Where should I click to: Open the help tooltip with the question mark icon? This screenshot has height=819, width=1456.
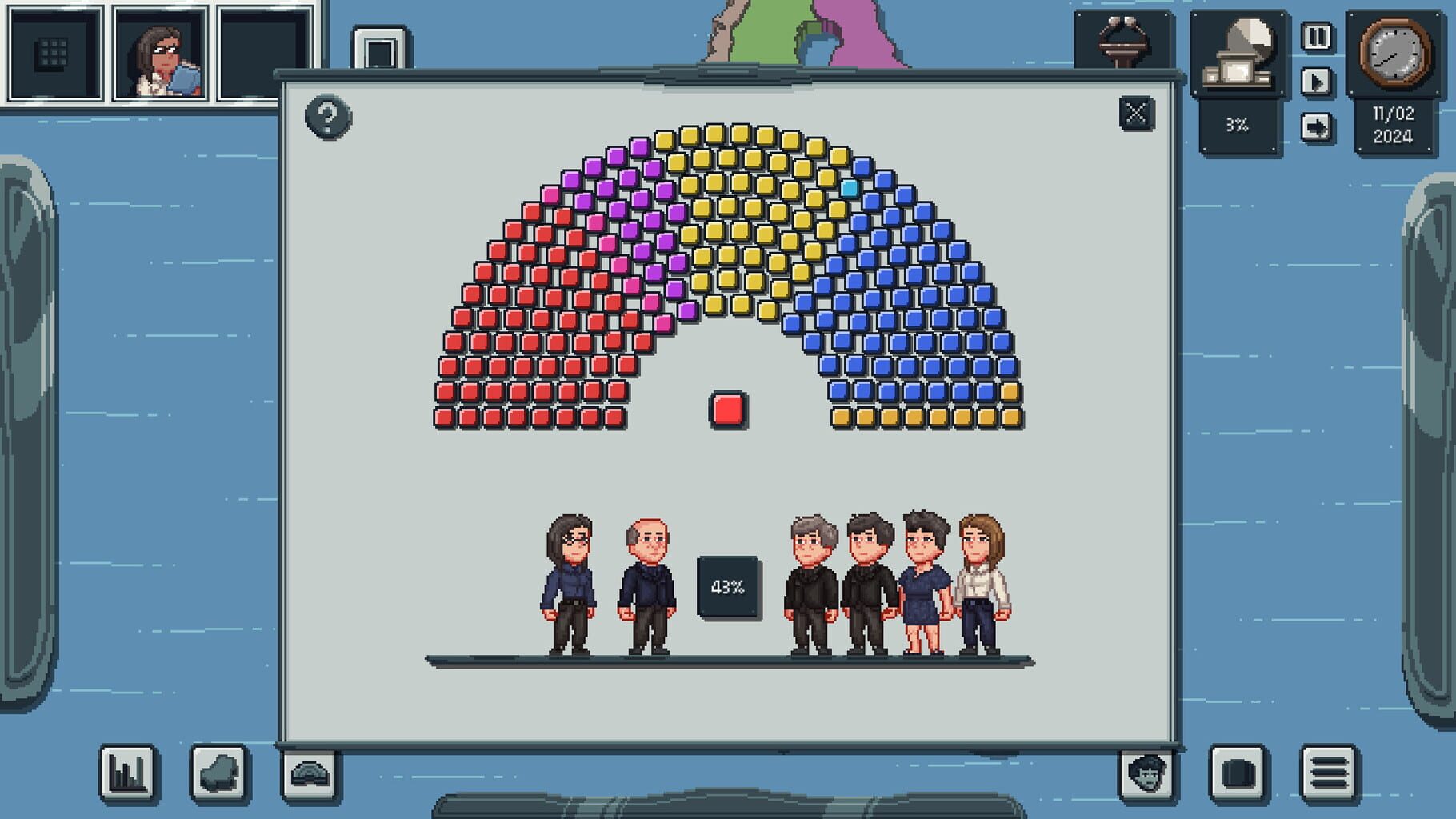(x=327, y=117)
